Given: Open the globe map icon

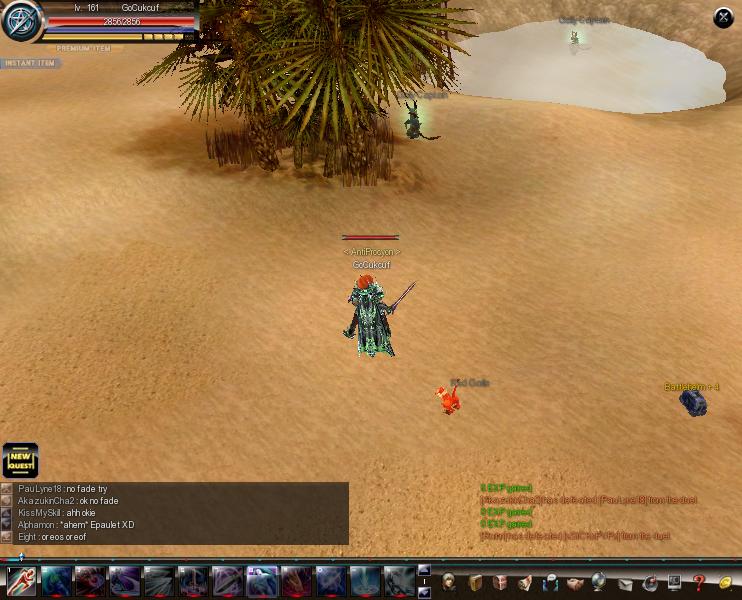Looking at the screenshot, I should pos(600,582).
